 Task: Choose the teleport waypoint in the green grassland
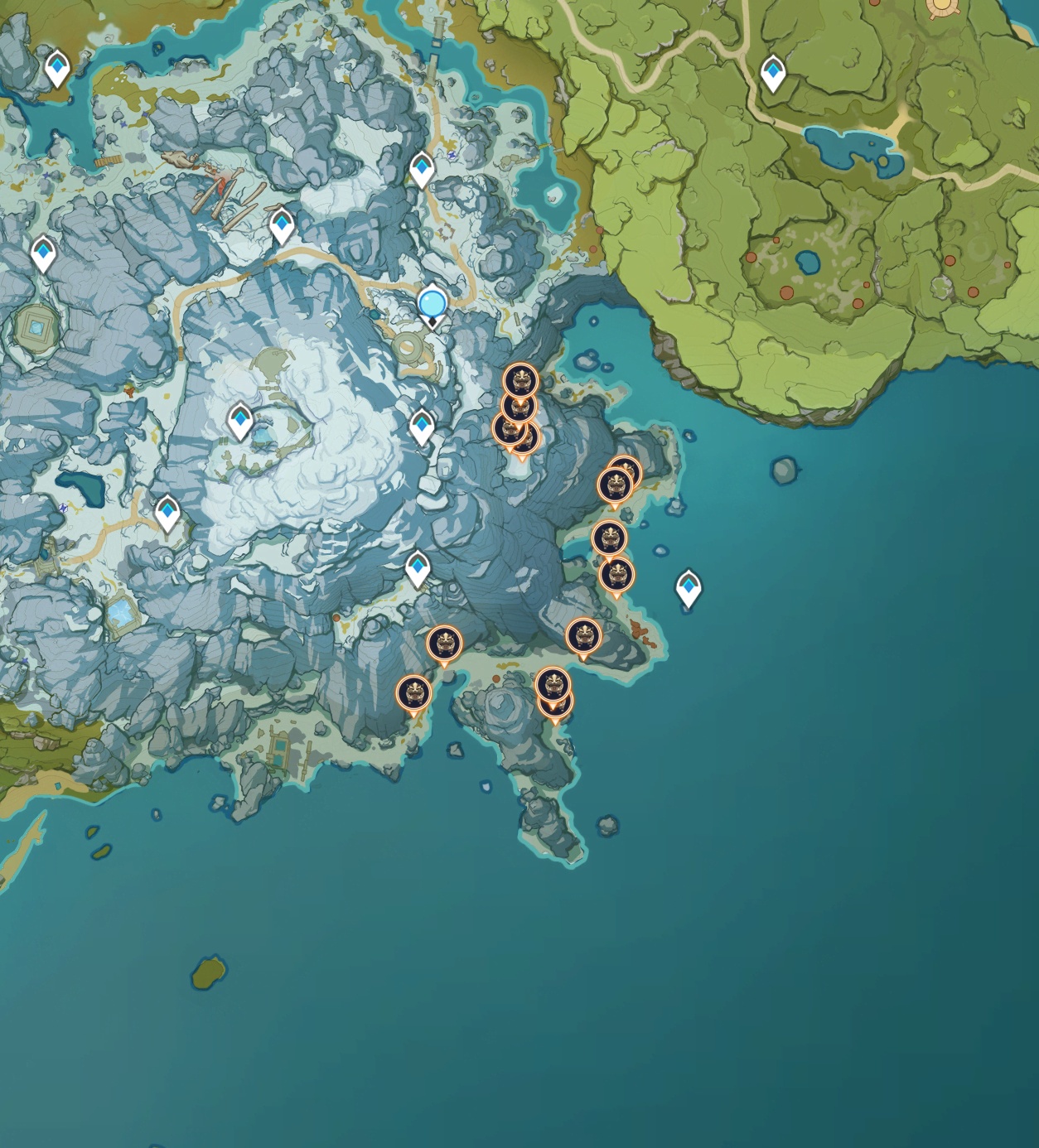[773, 73]
